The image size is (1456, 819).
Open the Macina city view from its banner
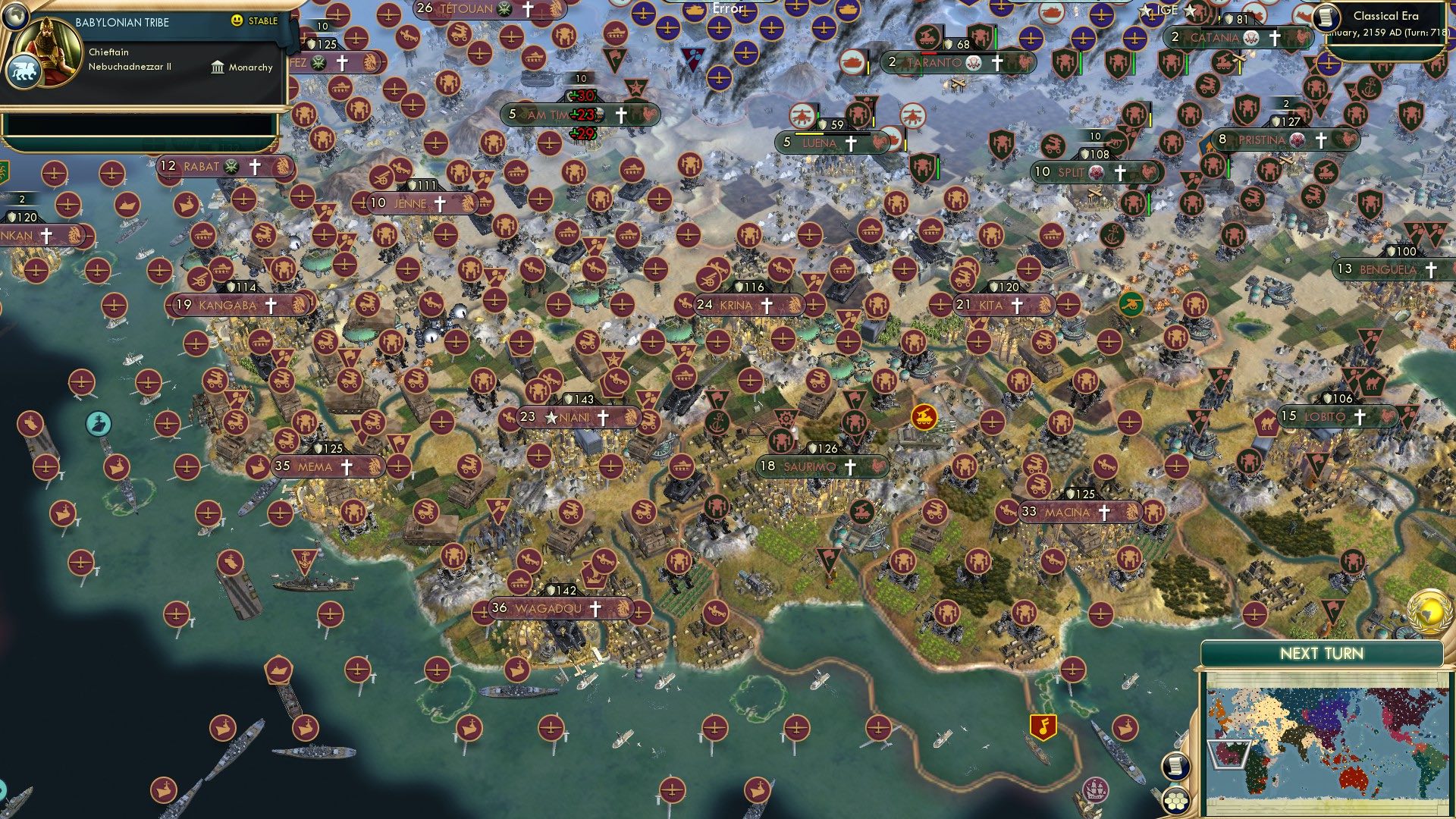[1069, 512]
